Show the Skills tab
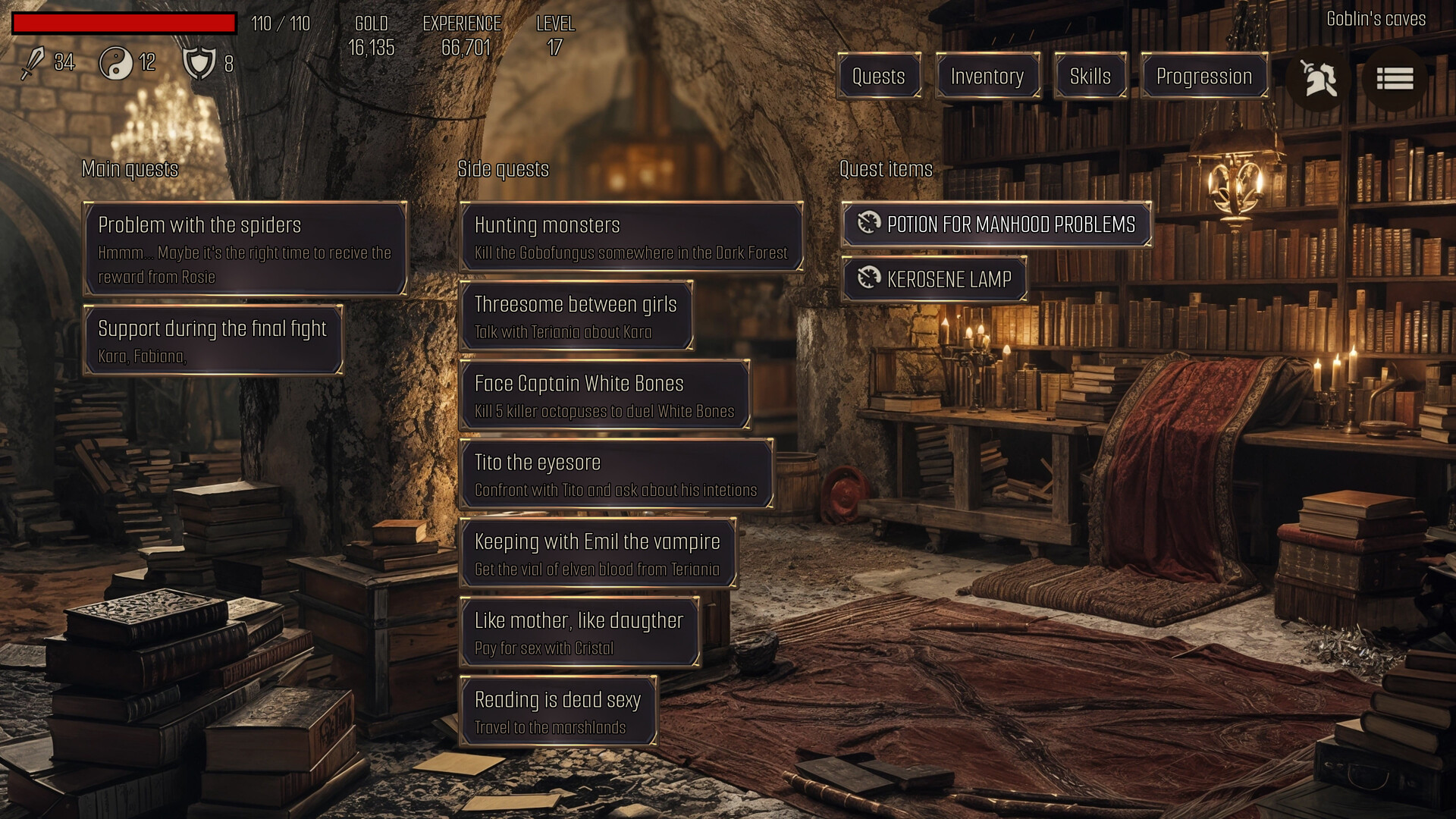This screenshot has width=1456, height=819. click(1090, 76)
